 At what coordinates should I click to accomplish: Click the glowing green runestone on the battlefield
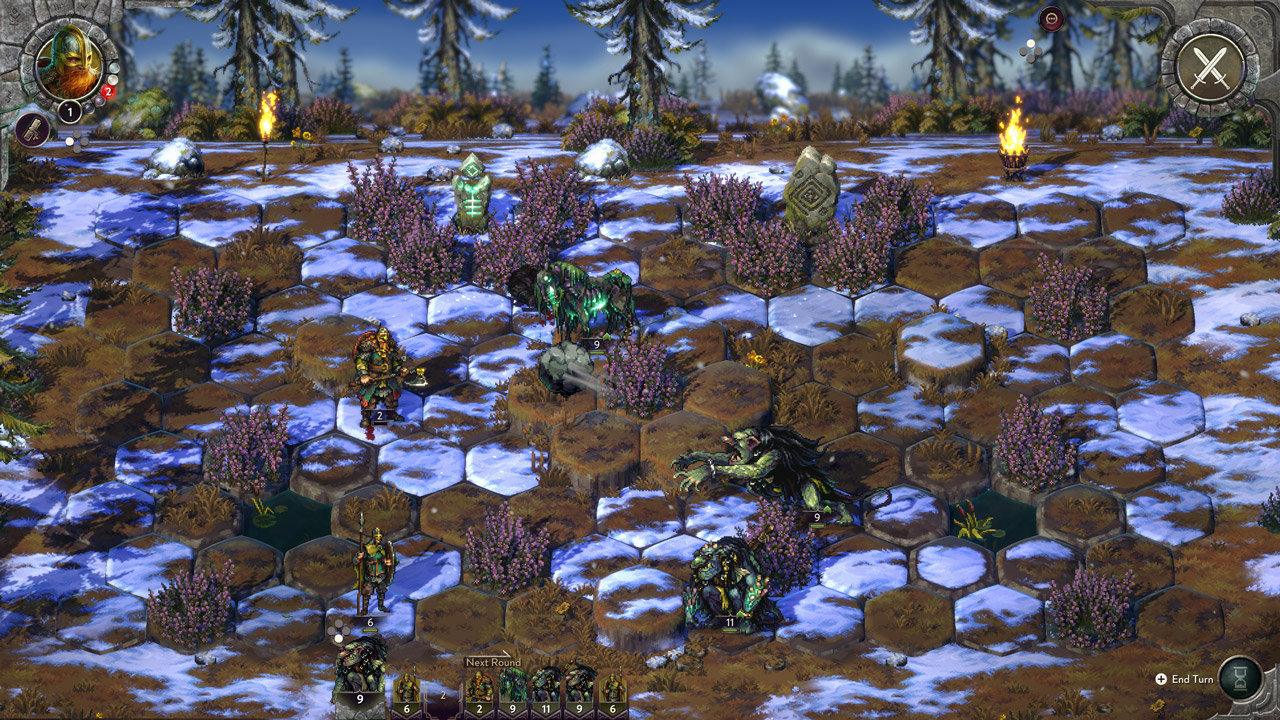tap(470, 195)
